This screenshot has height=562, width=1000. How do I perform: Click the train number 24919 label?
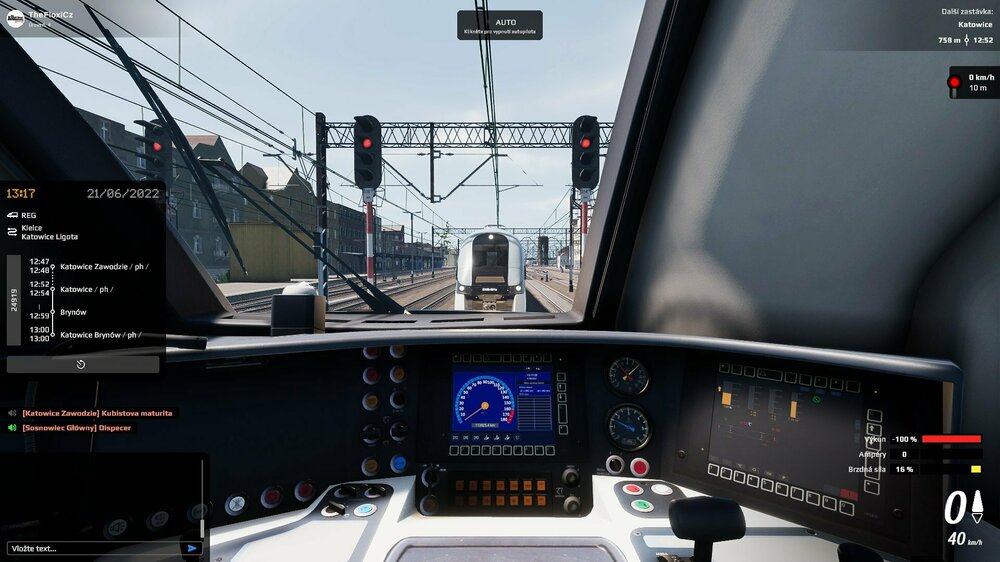pos(14,300)
